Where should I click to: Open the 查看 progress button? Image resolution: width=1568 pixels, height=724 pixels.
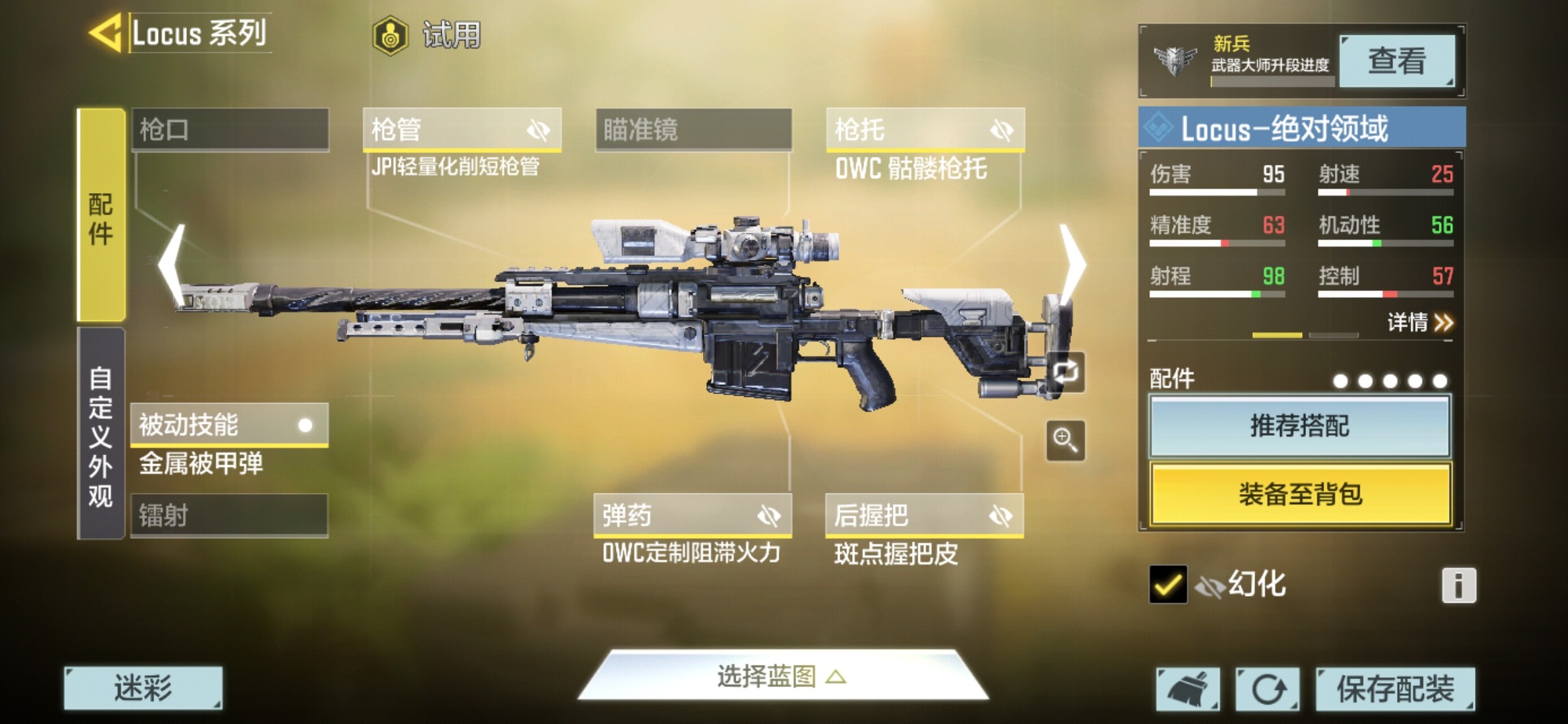click(1396, 61)
